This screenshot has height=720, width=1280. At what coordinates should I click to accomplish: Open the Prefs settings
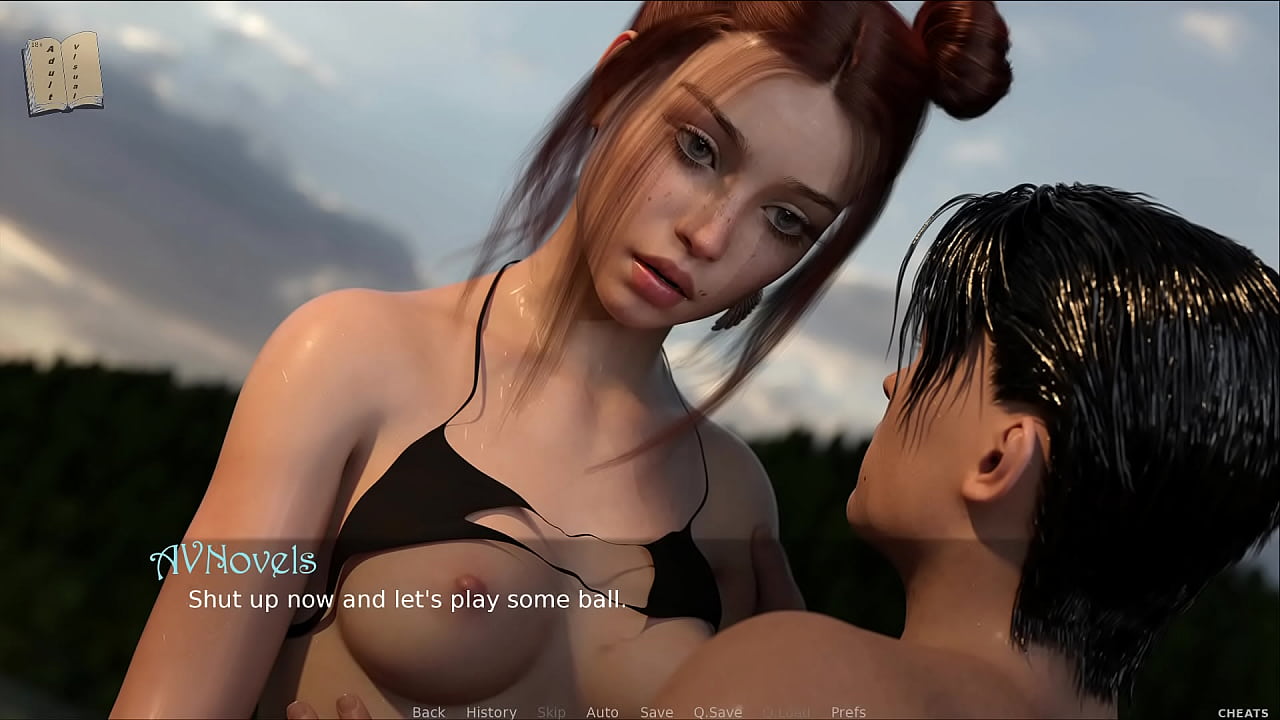(848, 712)
